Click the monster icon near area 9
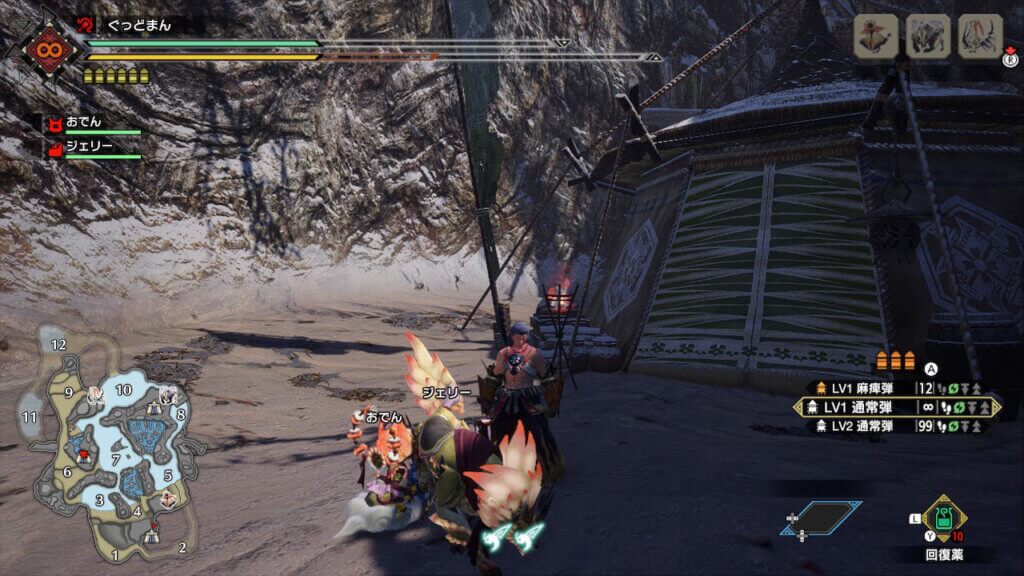1024x576 pixels. (95, 396)
